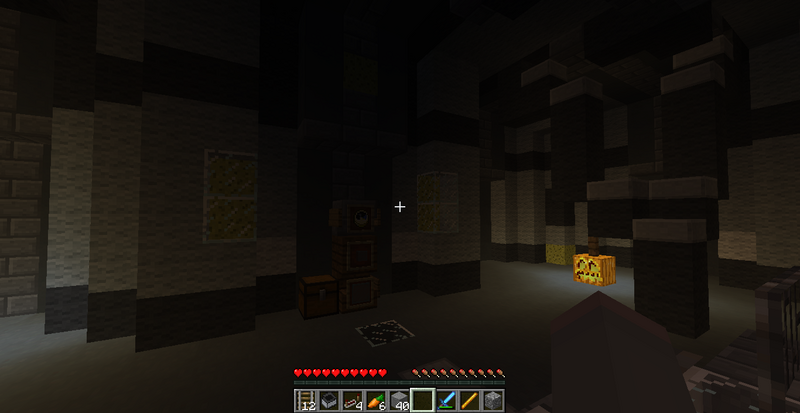Image resolution: width=800 pixels, height=413 pixels.
Task: Select the redstone repeater slot
Action: point(352,401)
